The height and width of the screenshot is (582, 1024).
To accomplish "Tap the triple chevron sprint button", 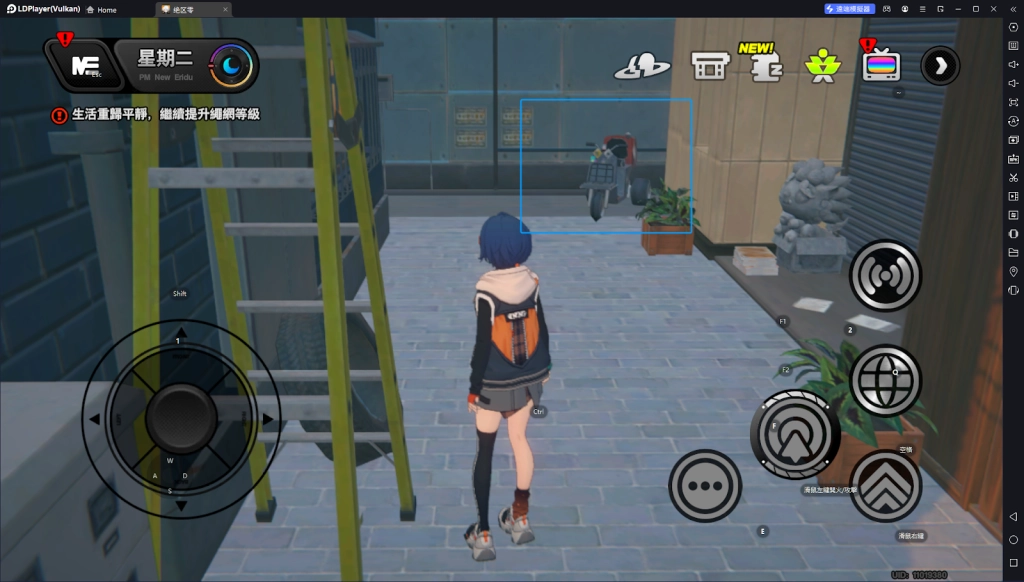I will 885,486.
